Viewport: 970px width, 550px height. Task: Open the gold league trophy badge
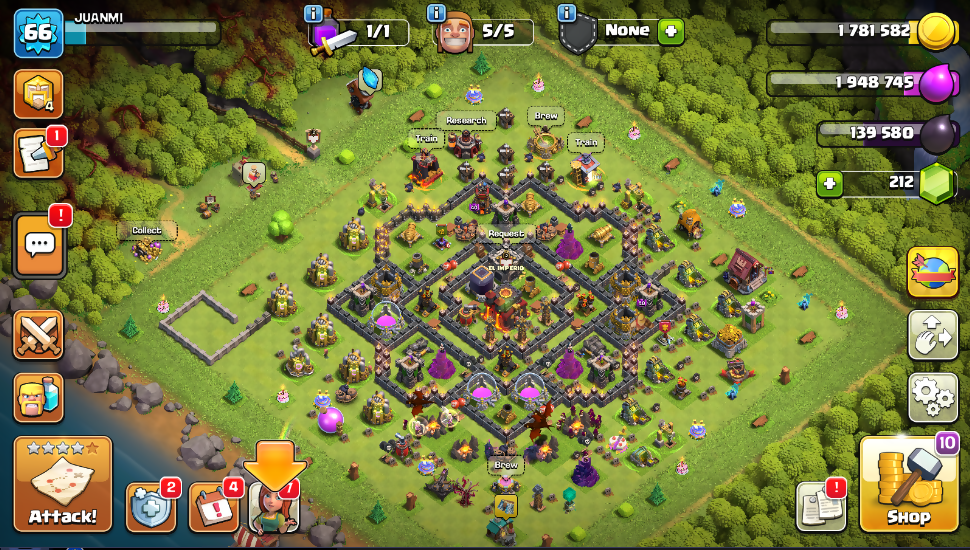(x=38, y=94)
